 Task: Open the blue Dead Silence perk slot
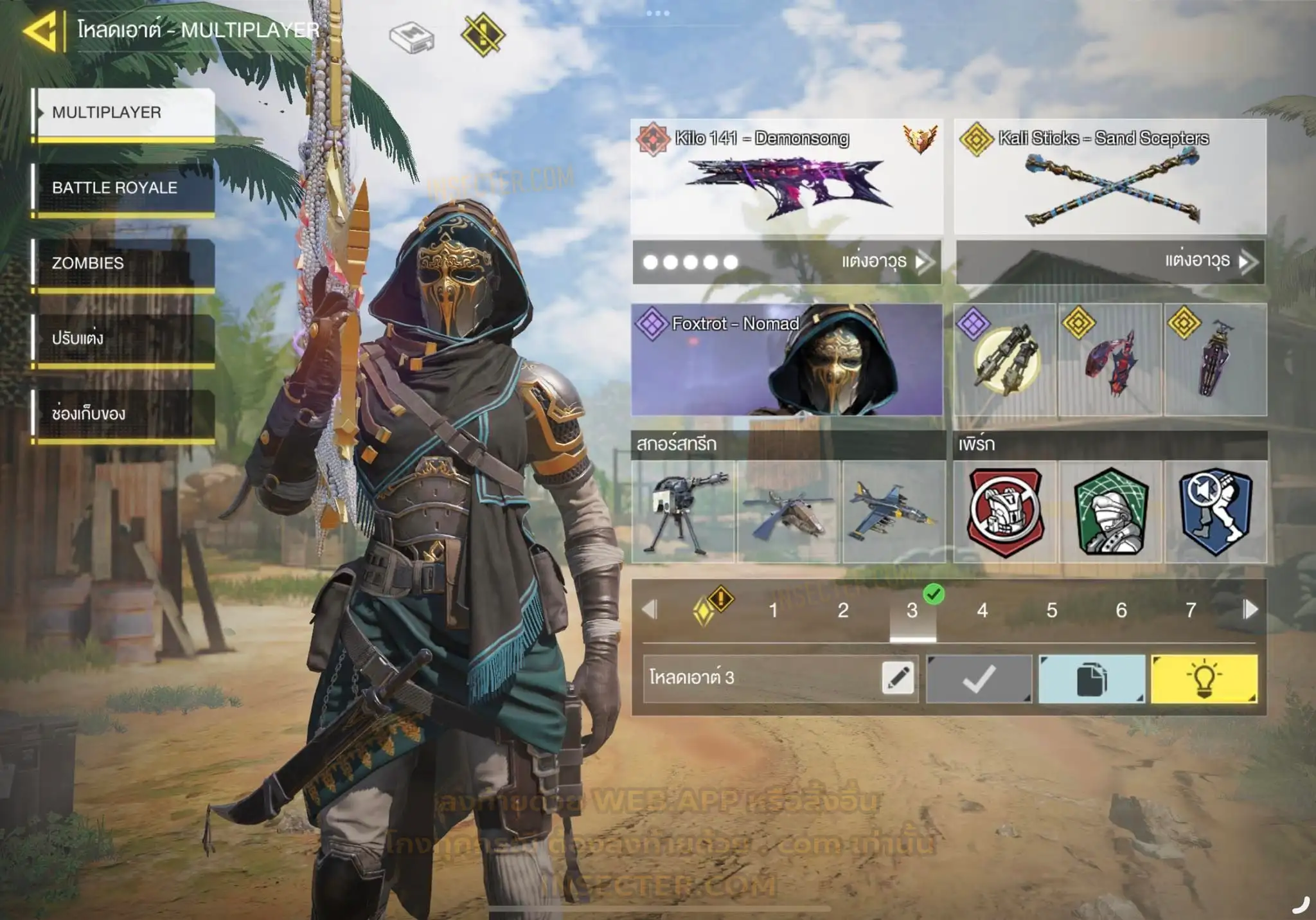[x=1216, y=512]
